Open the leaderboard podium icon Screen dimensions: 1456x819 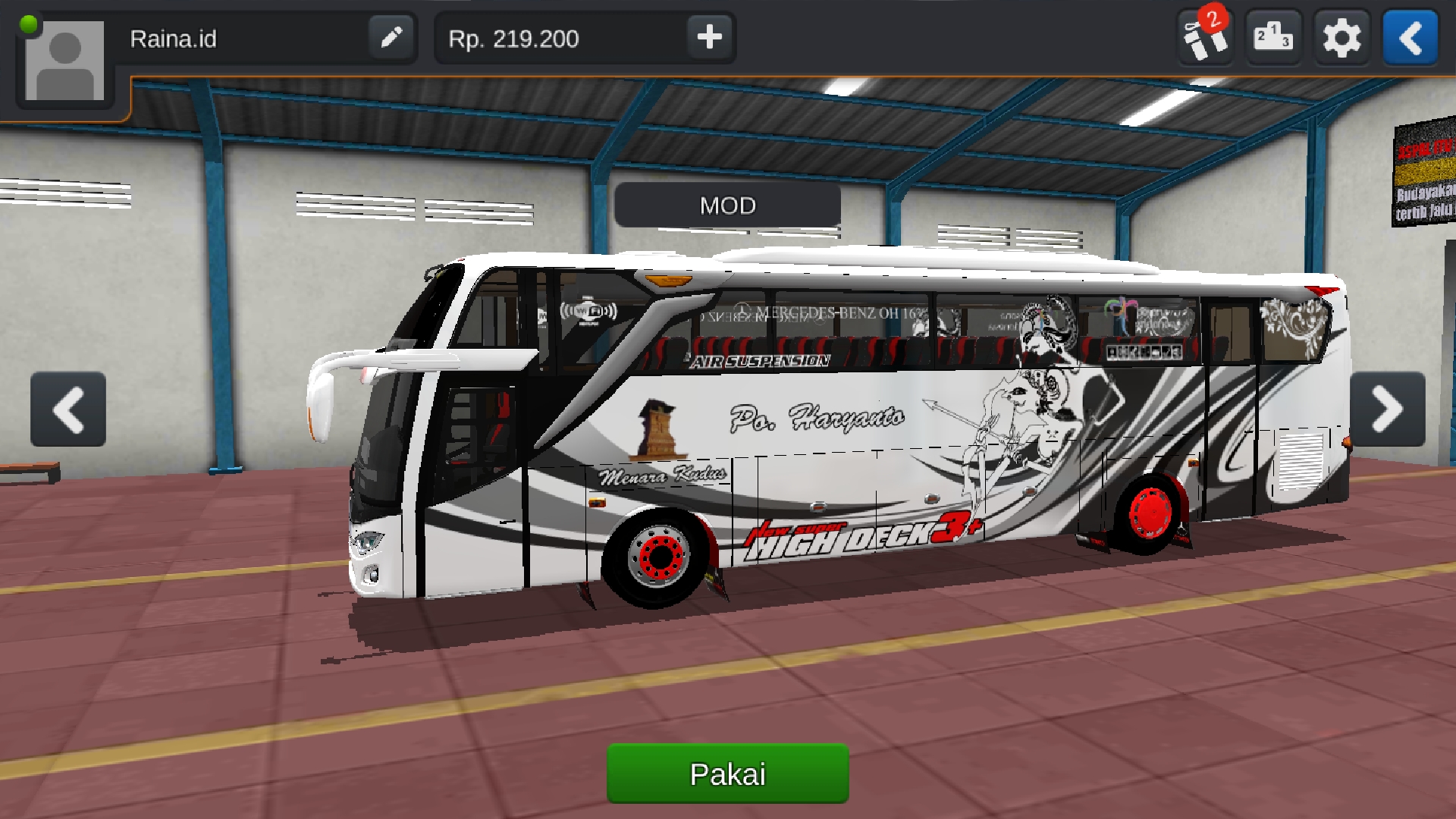click(1273, 36)
